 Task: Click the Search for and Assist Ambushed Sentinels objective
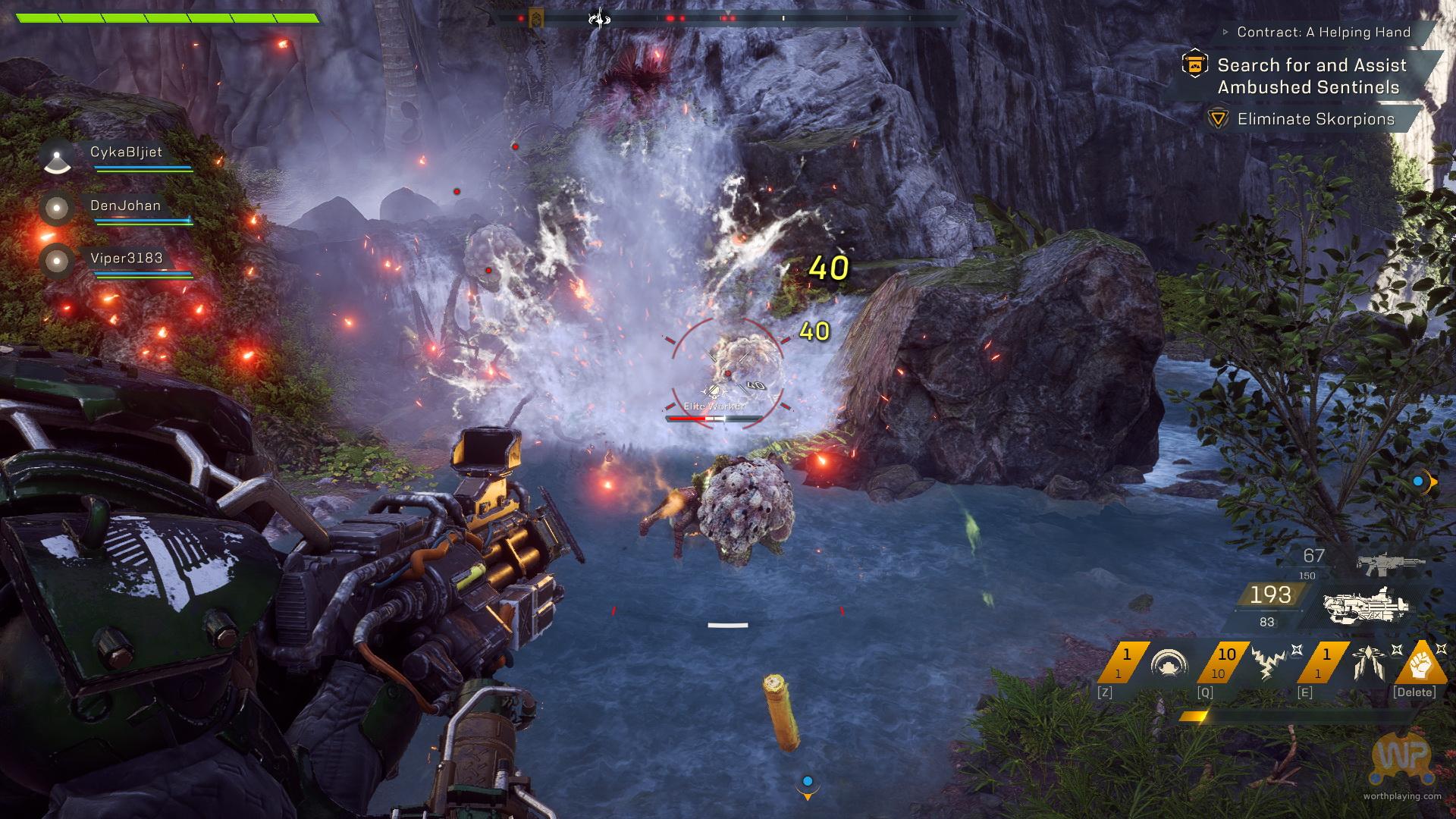[x=1312, y=76]
